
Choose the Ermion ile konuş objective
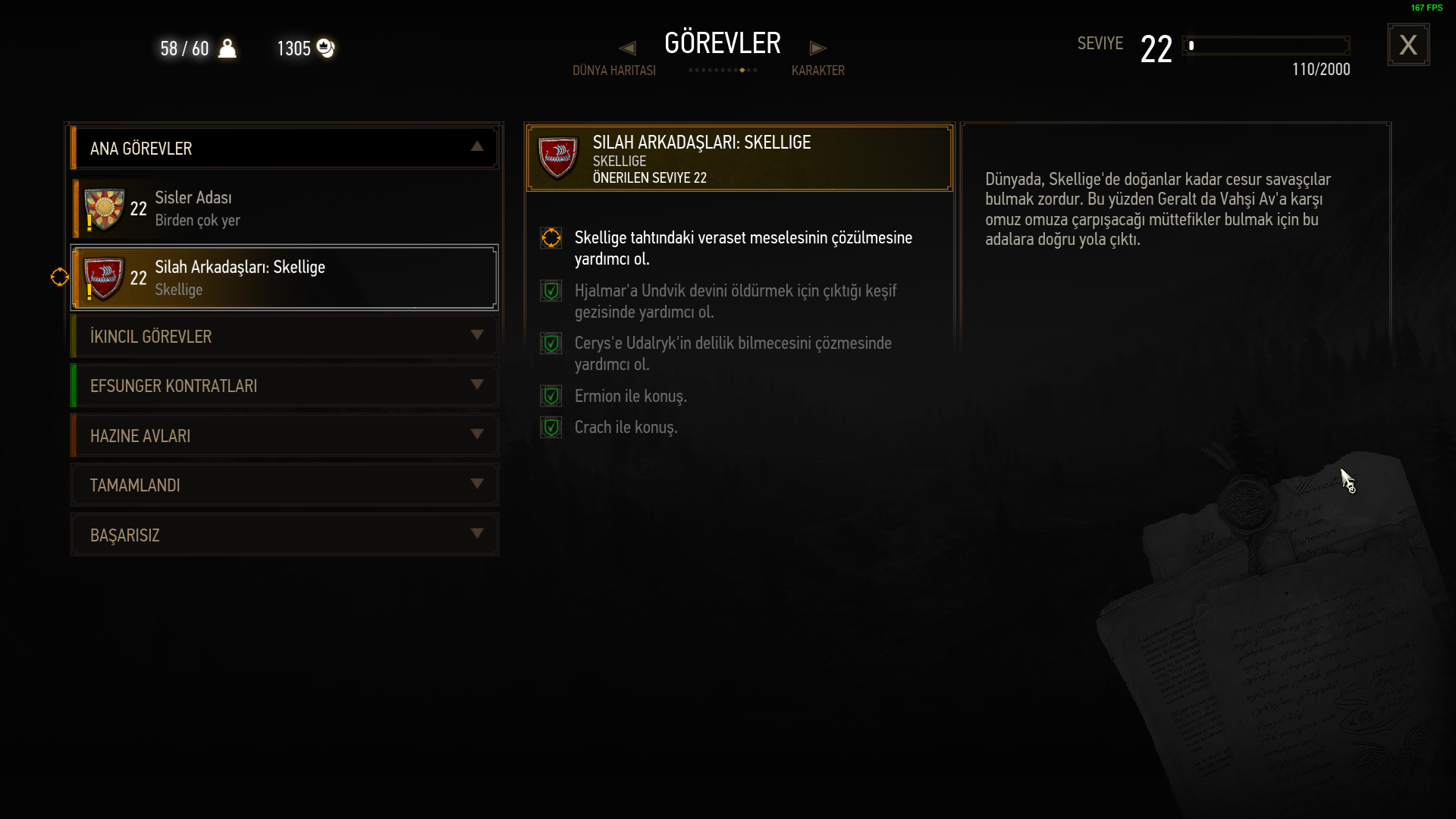point(630,396)
